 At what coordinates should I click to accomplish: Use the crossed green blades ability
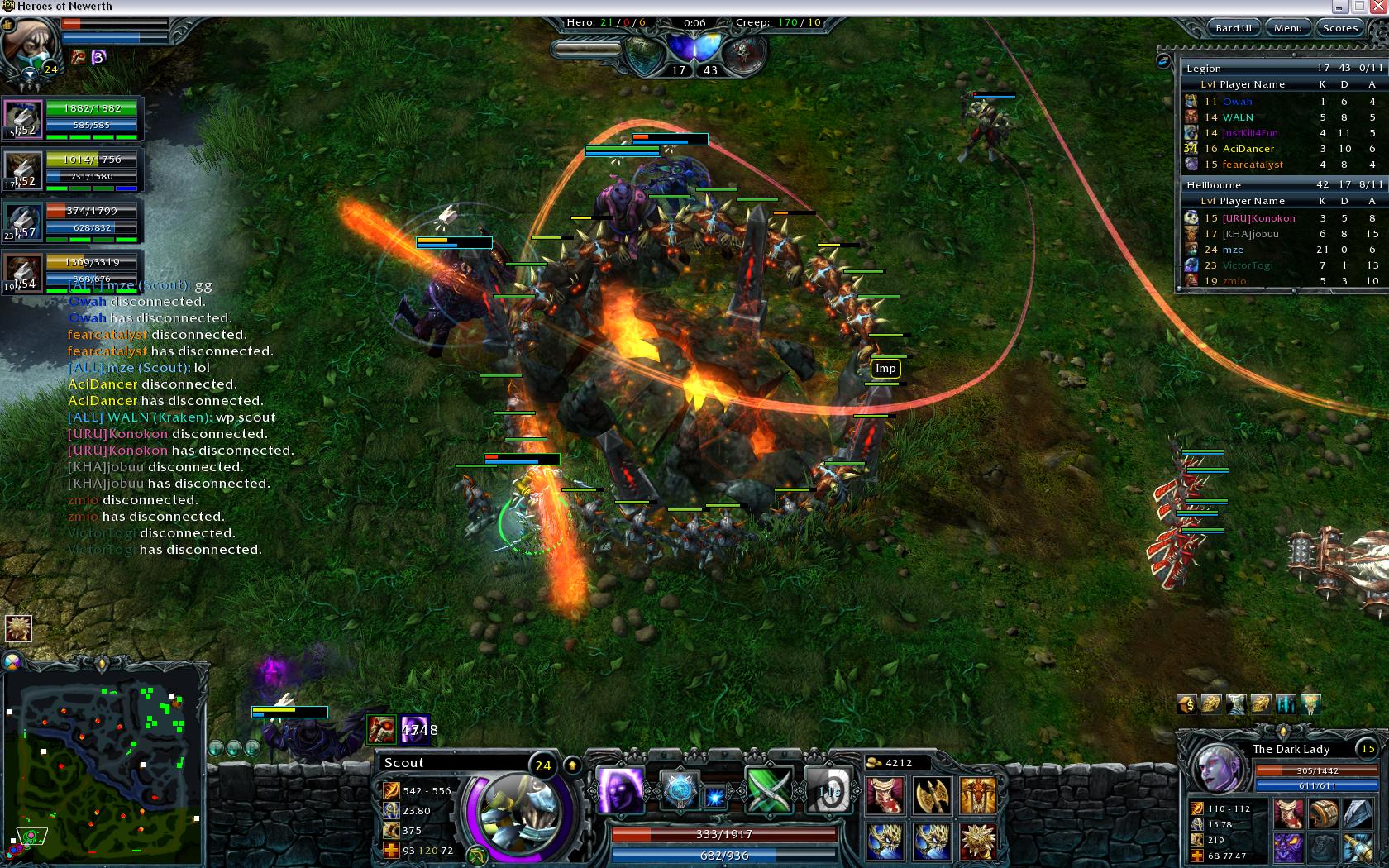tap(769, 791)
